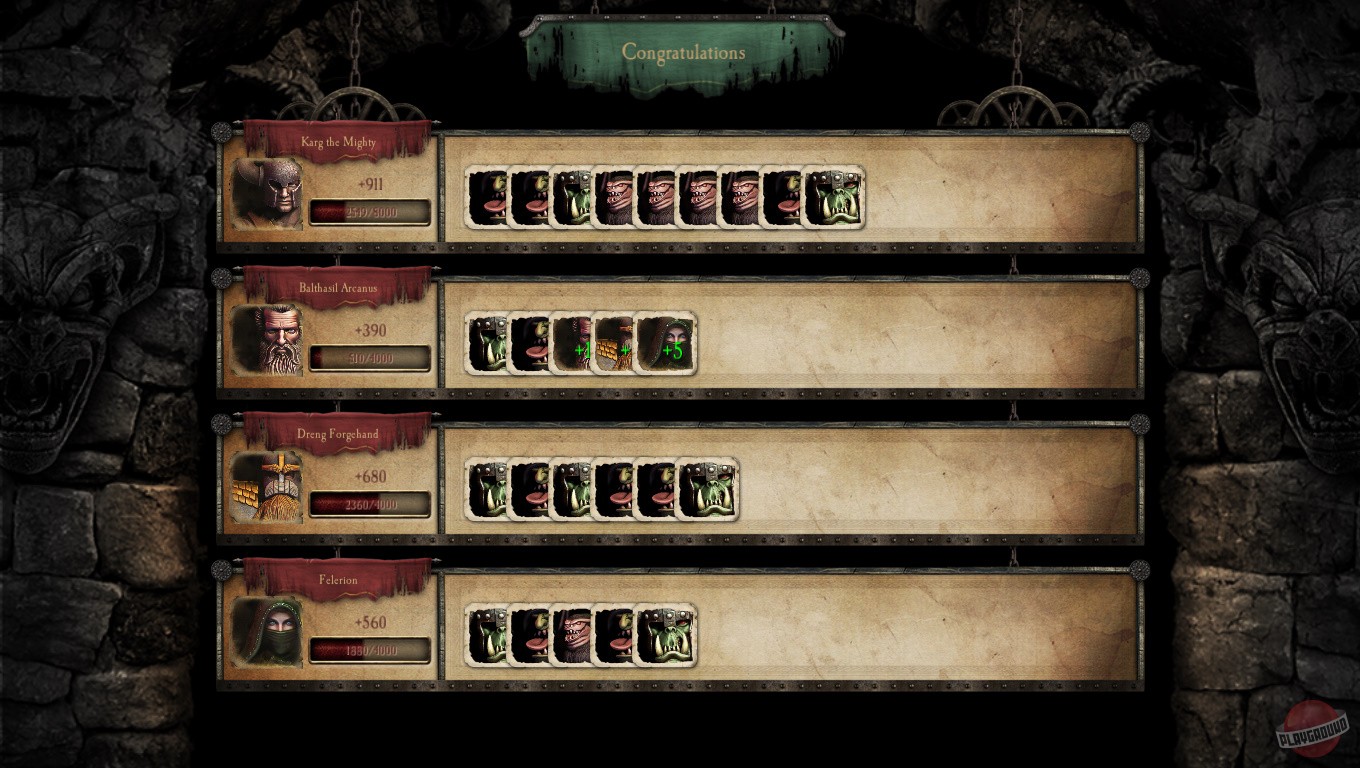Click Karg's experience bar showing 2549/3000
Image resolution: width=1360 pixels, height=768 pixels.
(x=370, y=211)
